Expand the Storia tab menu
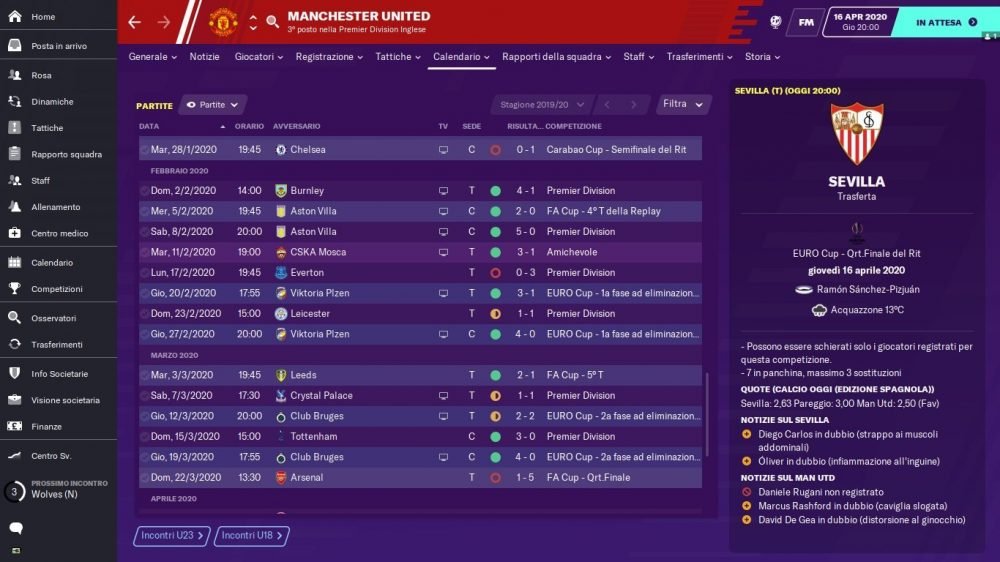The width and height of the screenshot is (1000, 562). [762, 57]
